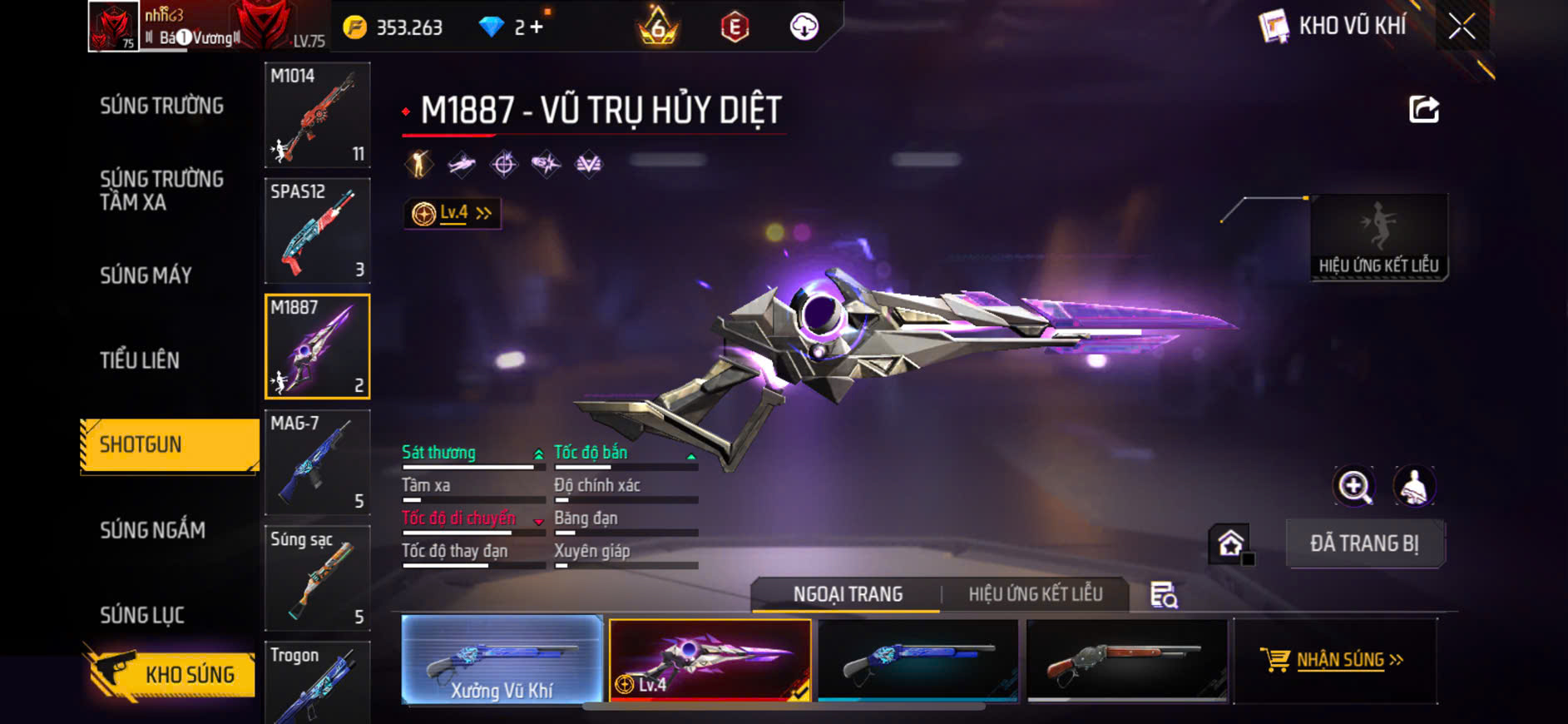The image size is (1568, 724).
Task: Select the Súng Trường category
Action: coord(161,106)
